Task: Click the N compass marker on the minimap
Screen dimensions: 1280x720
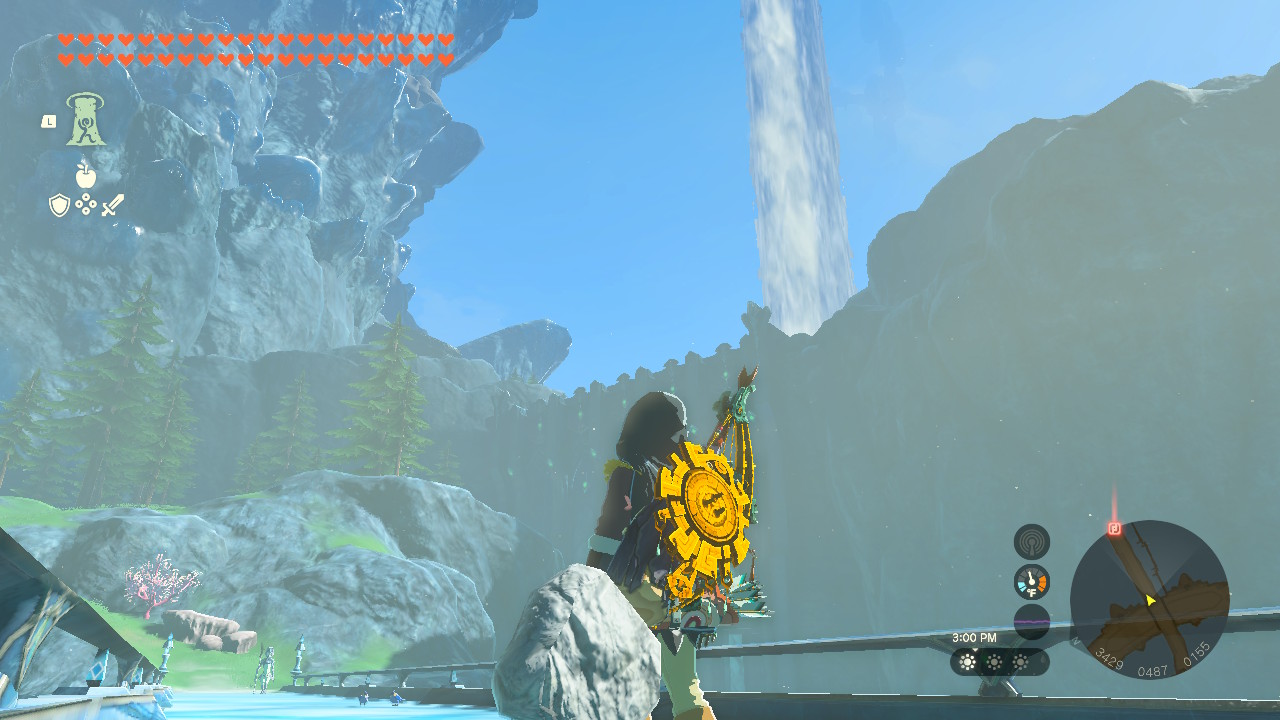Action: coord(1074,641)
